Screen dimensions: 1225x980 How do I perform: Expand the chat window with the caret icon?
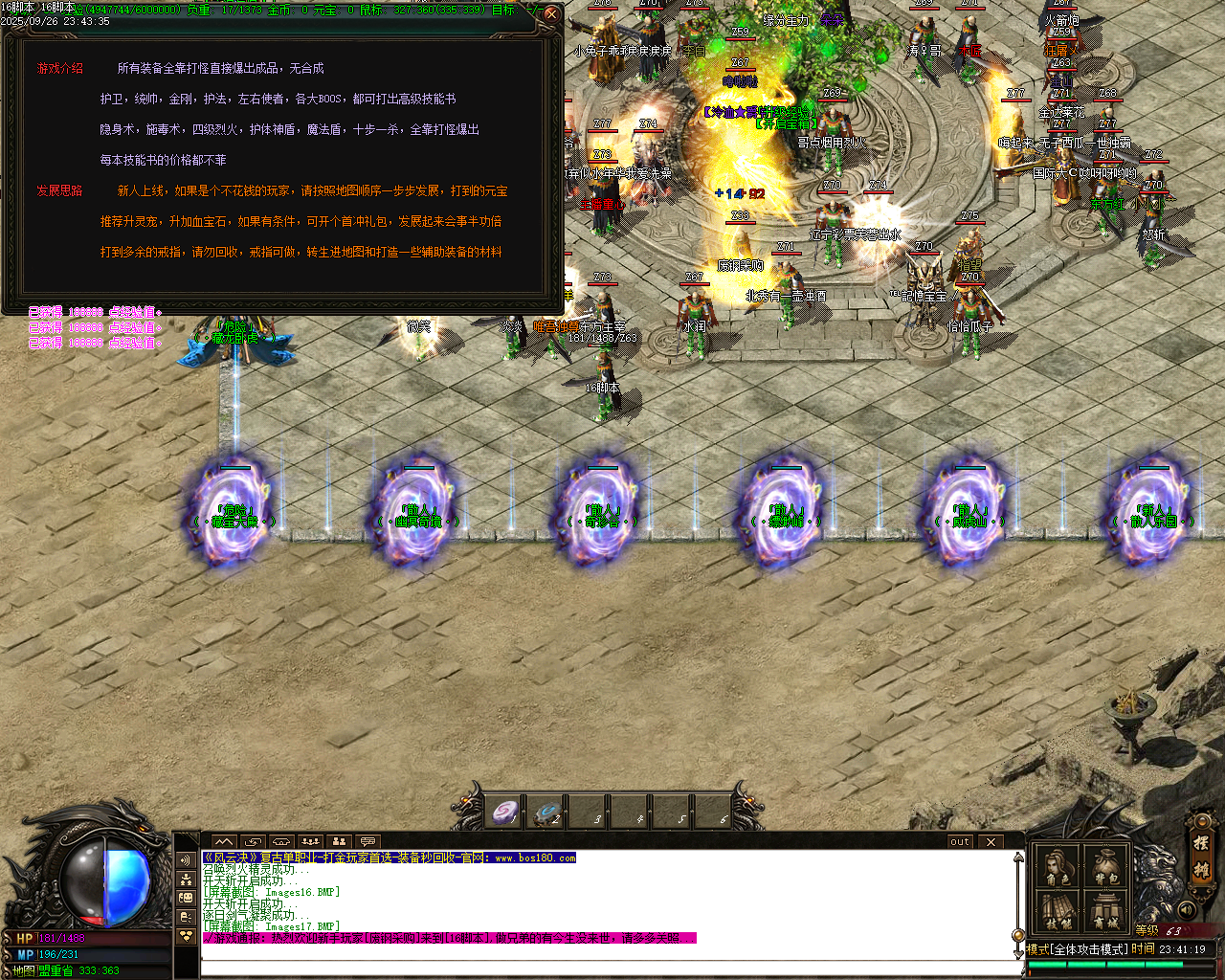[x=224, y=841]
